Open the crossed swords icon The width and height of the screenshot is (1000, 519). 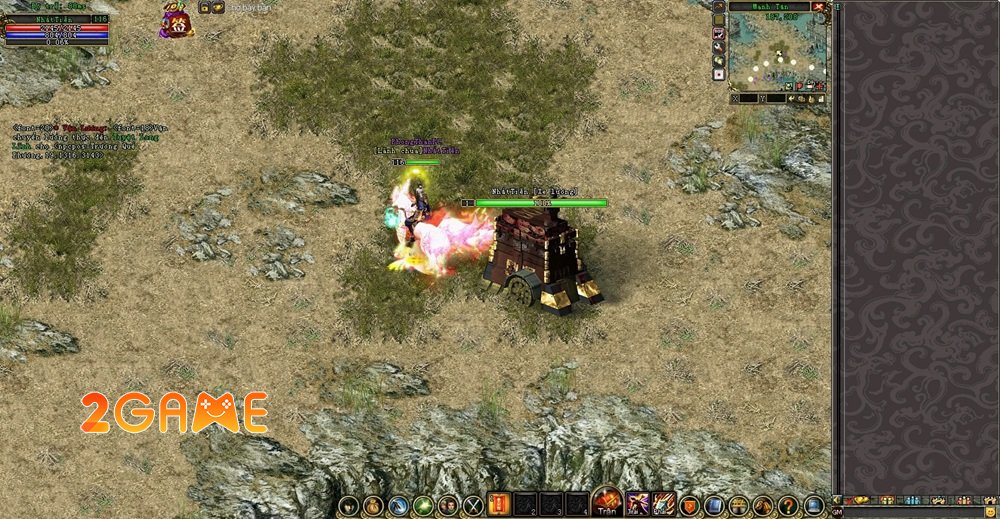(x=472, y=506)
